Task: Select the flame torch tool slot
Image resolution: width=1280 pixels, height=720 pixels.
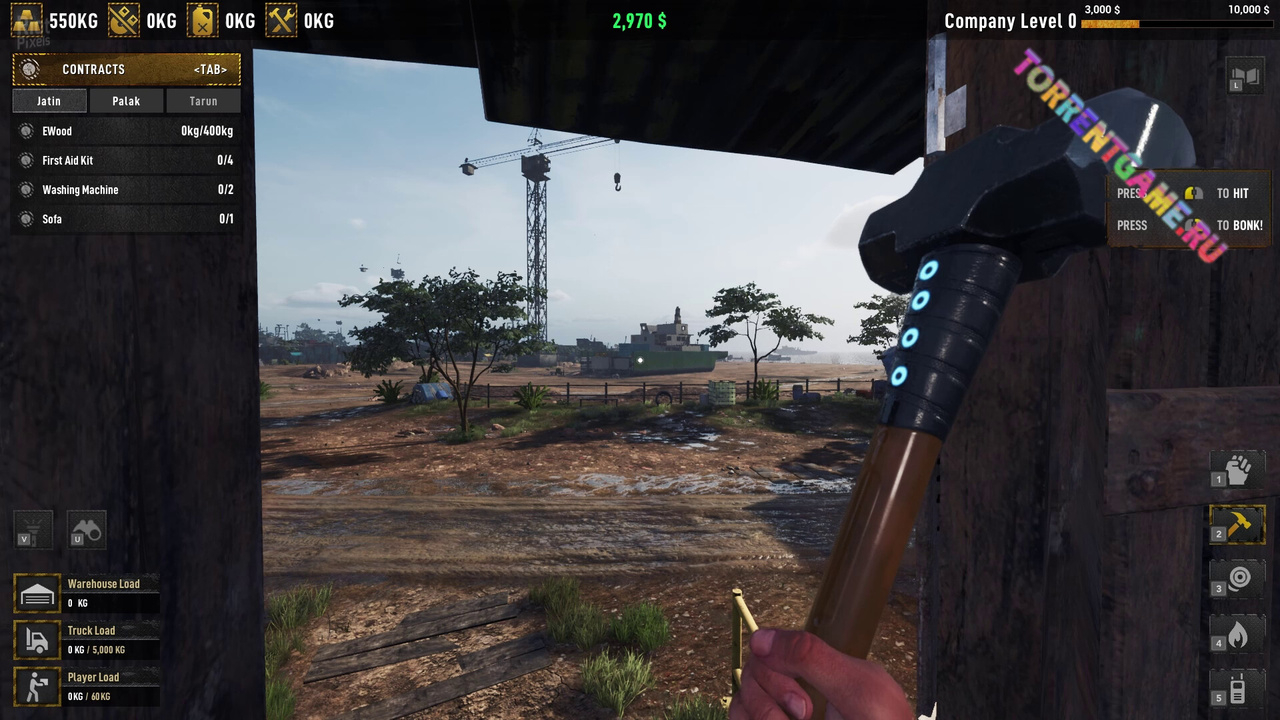Action: [1238, 633]
